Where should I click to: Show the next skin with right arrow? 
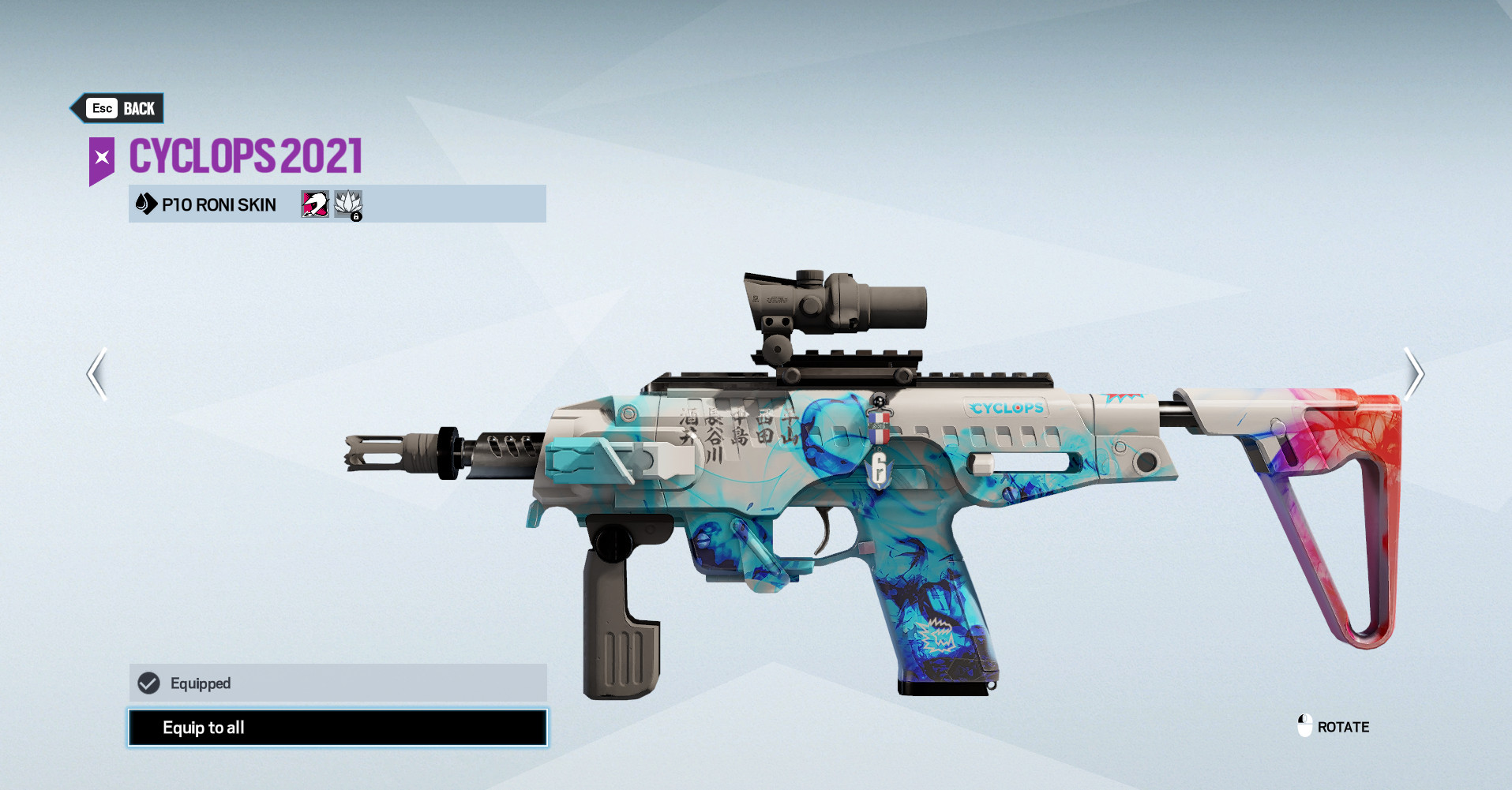coord(1413,374)
